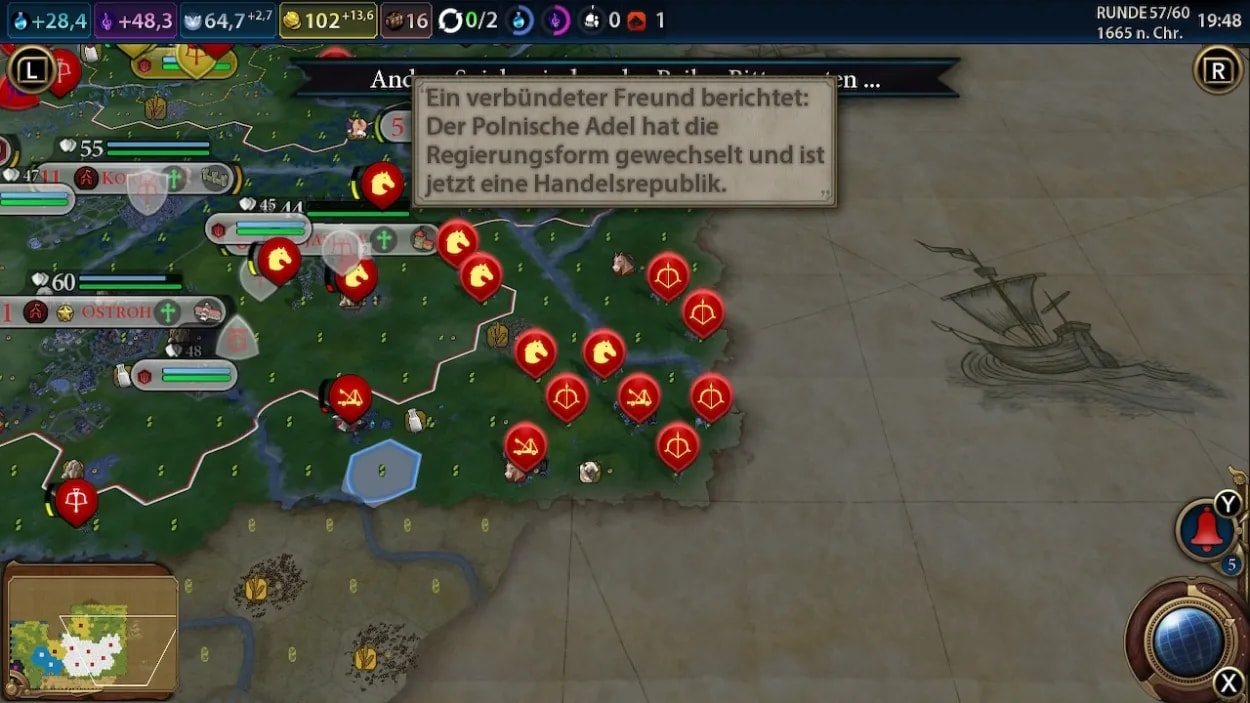1250x703 pixels.
Task: Click the purple culture per turn display
Action: 135,20
